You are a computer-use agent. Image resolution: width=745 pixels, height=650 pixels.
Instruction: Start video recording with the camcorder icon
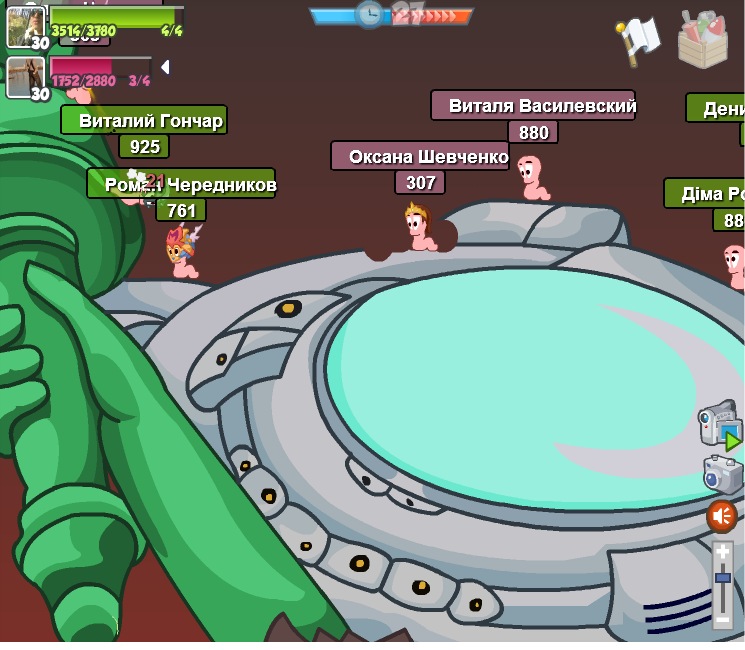pyautogui.click(x=719, y=426)
